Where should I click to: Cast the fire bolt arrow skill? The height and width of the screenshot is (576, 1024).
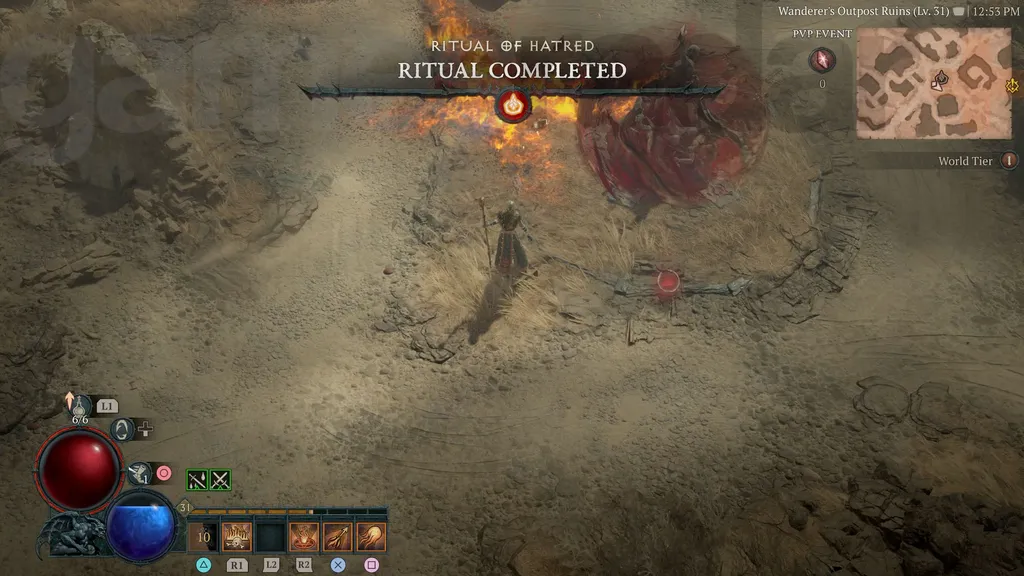337,537
